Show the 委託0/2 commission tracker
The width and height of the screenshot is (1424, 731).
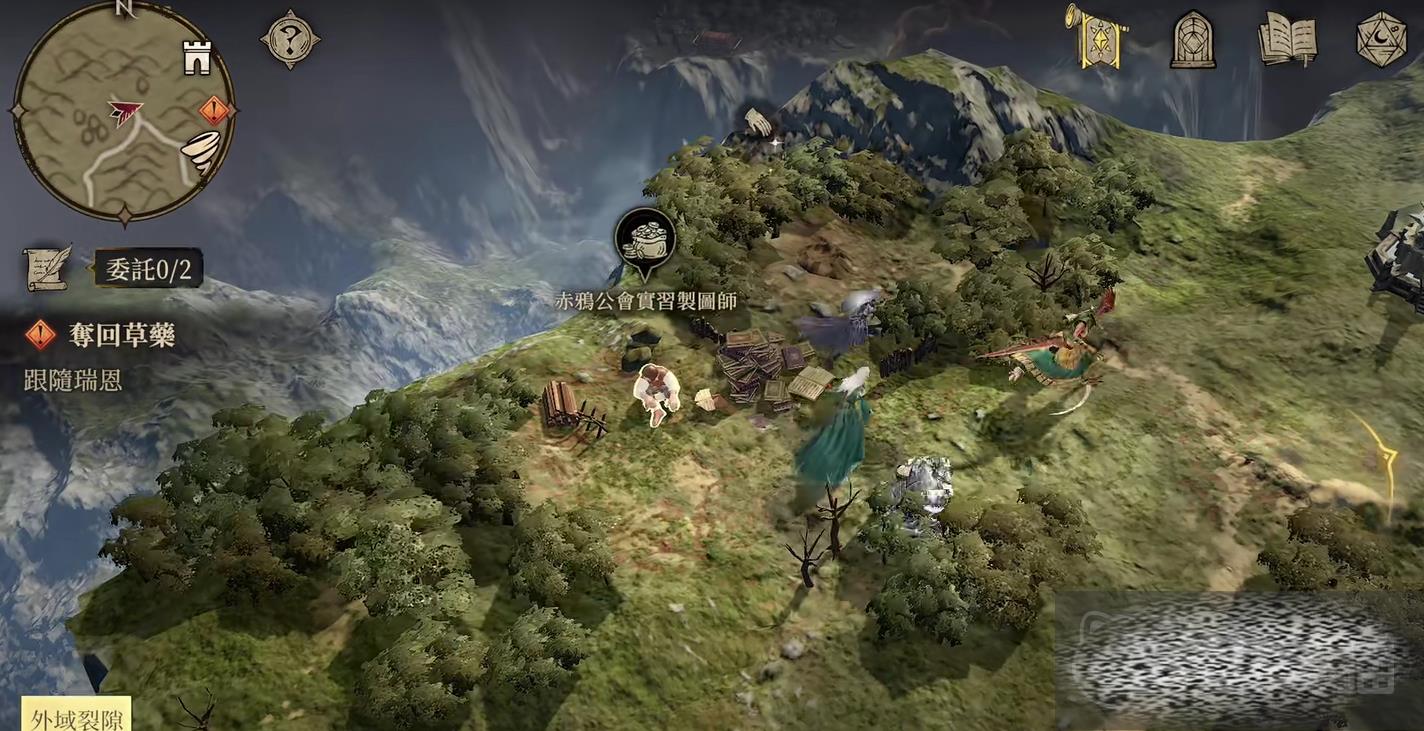pyautogui.click(x=148, y=268)
